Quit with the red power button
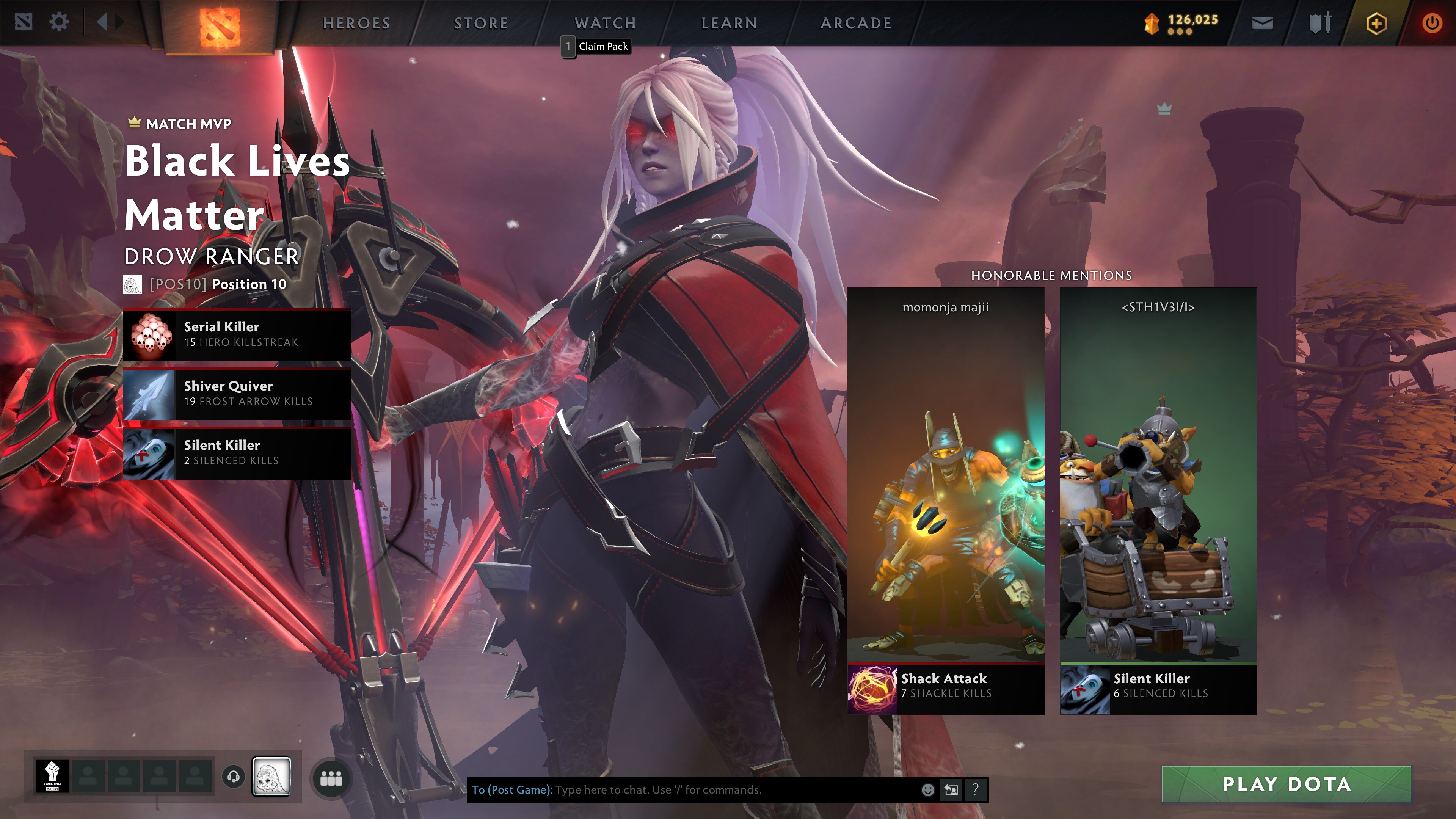 point(1432,23)
